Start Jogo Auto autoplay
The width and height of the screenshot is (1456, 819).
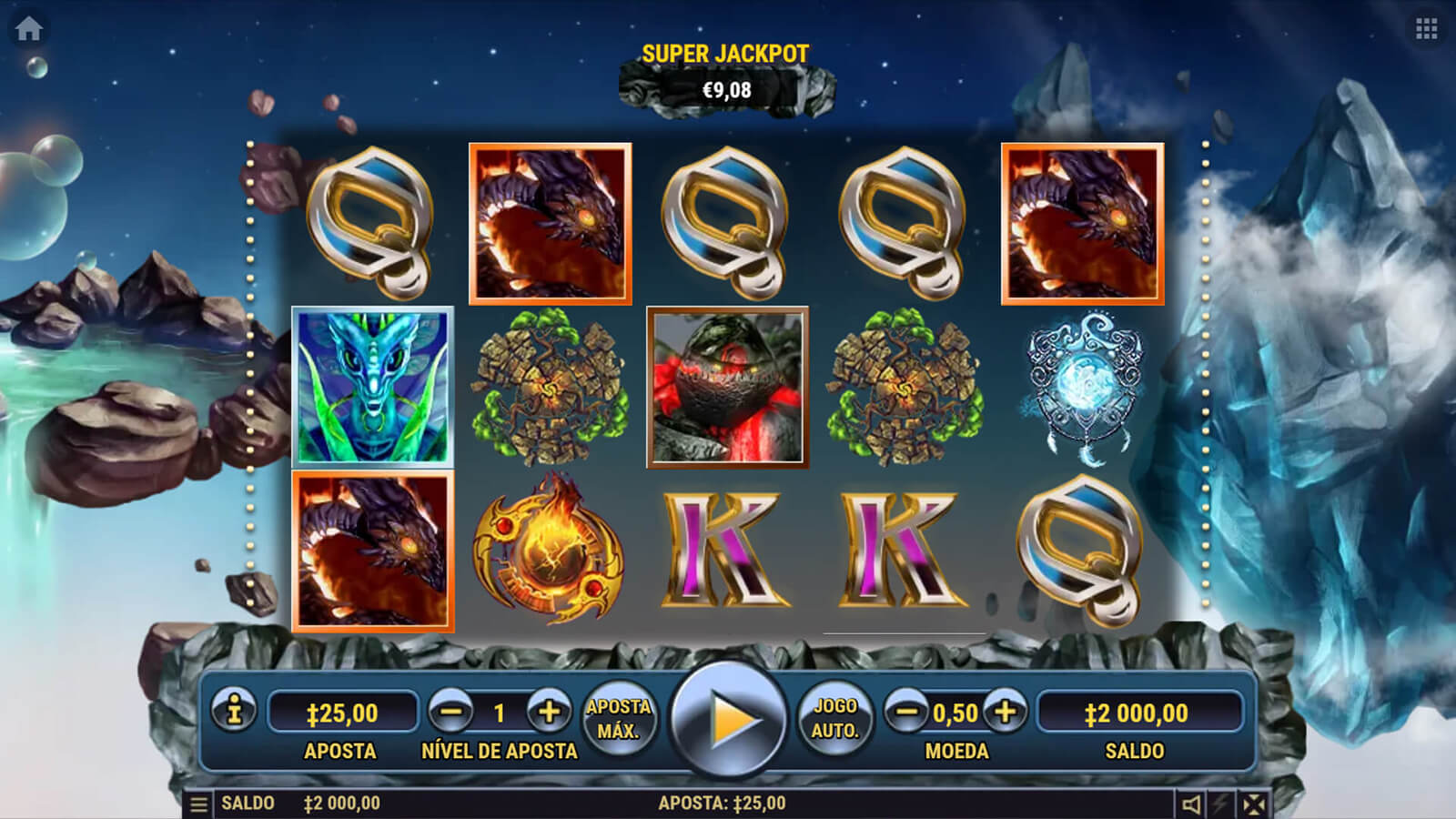click(835, 718)
